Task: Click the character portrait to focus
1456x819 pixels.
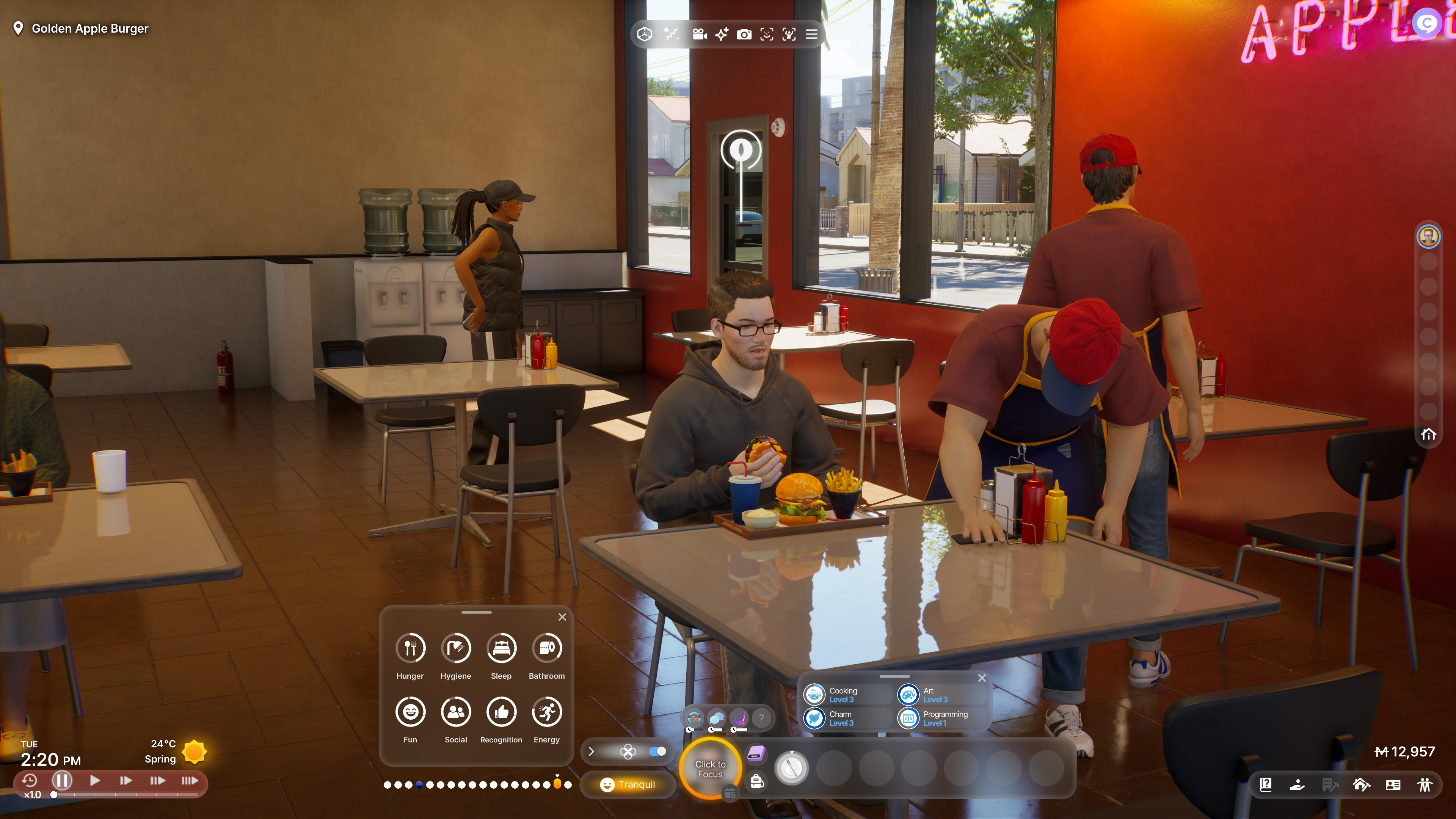Action: (710, 769)
